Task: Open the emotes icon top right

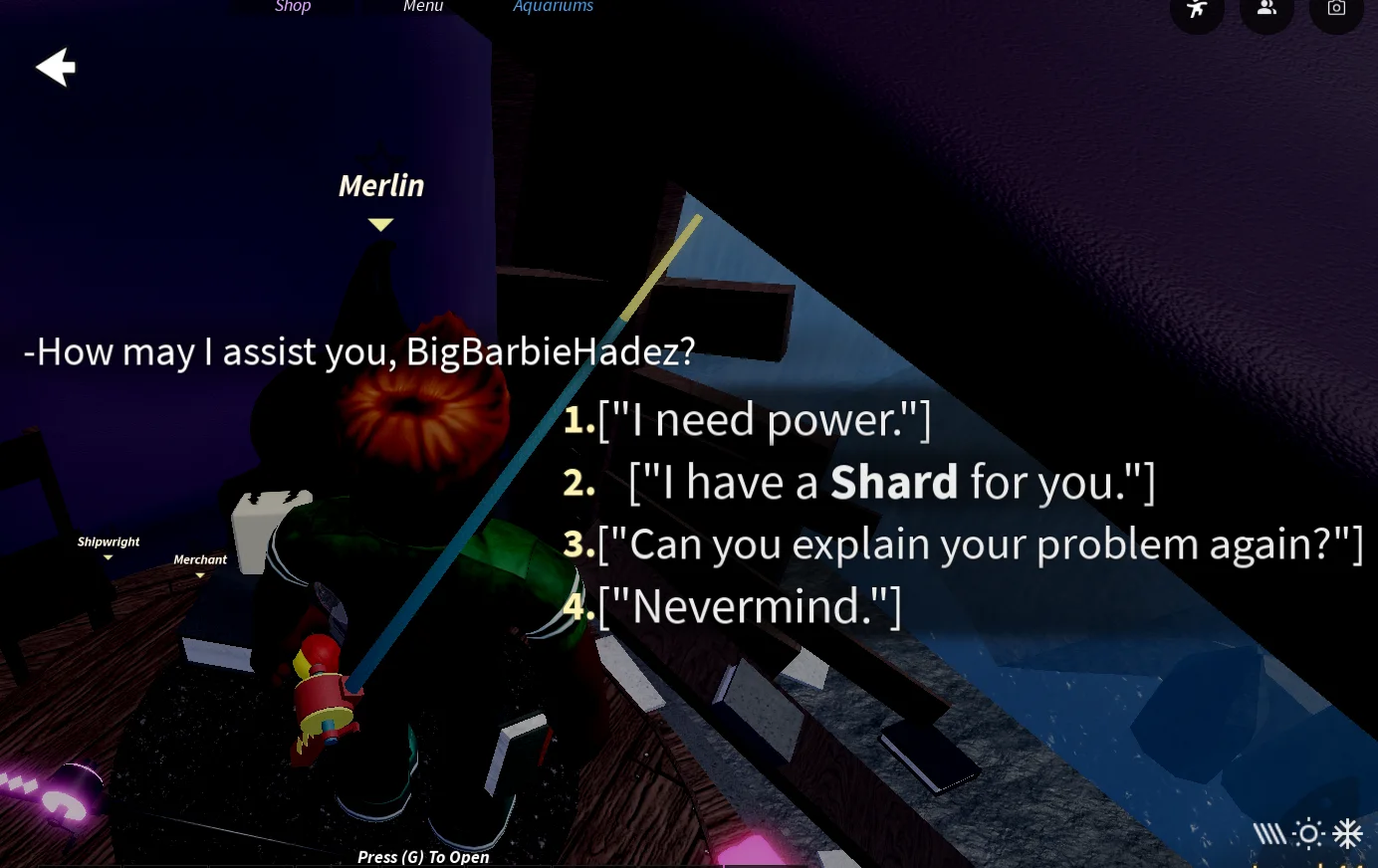Action: [x=1197, y=6]
